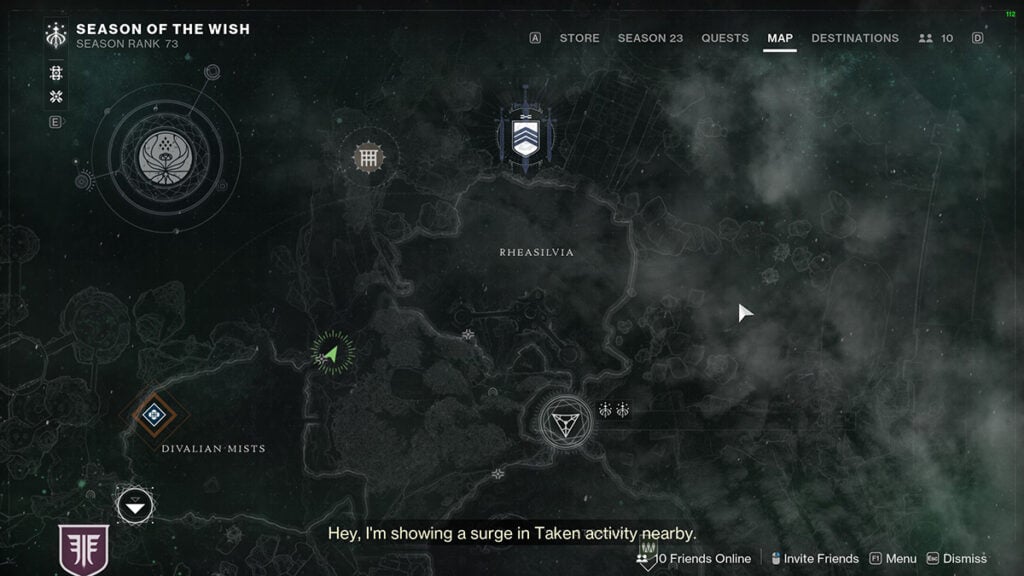The width and height of the screenshot is (1024, 576).
Task: Select the blue shield banner marker
Action: click(x=525, y=137)
